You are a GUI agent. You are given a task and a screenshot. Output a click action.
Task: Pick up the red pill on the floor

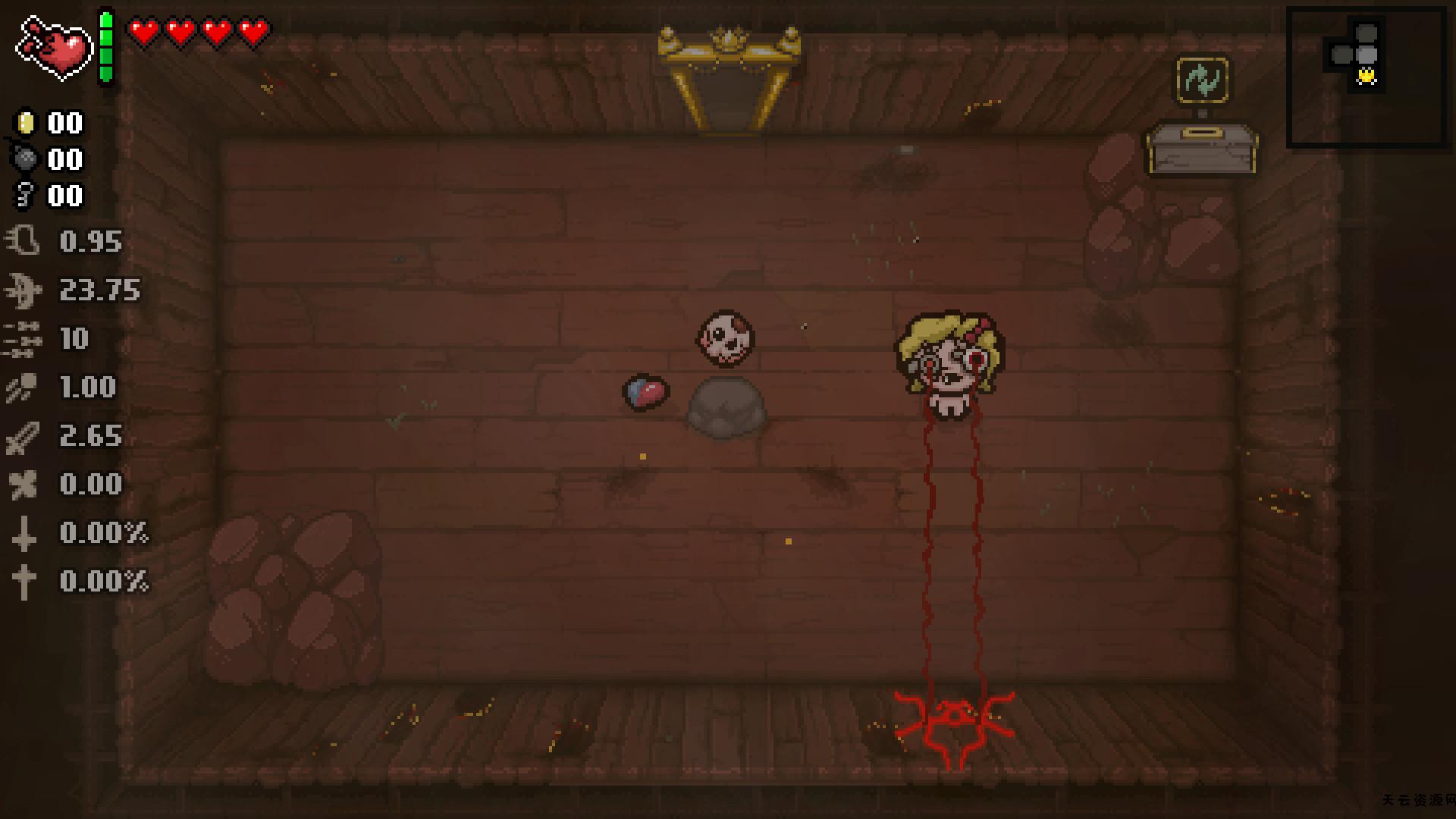(x=645, y=389)
